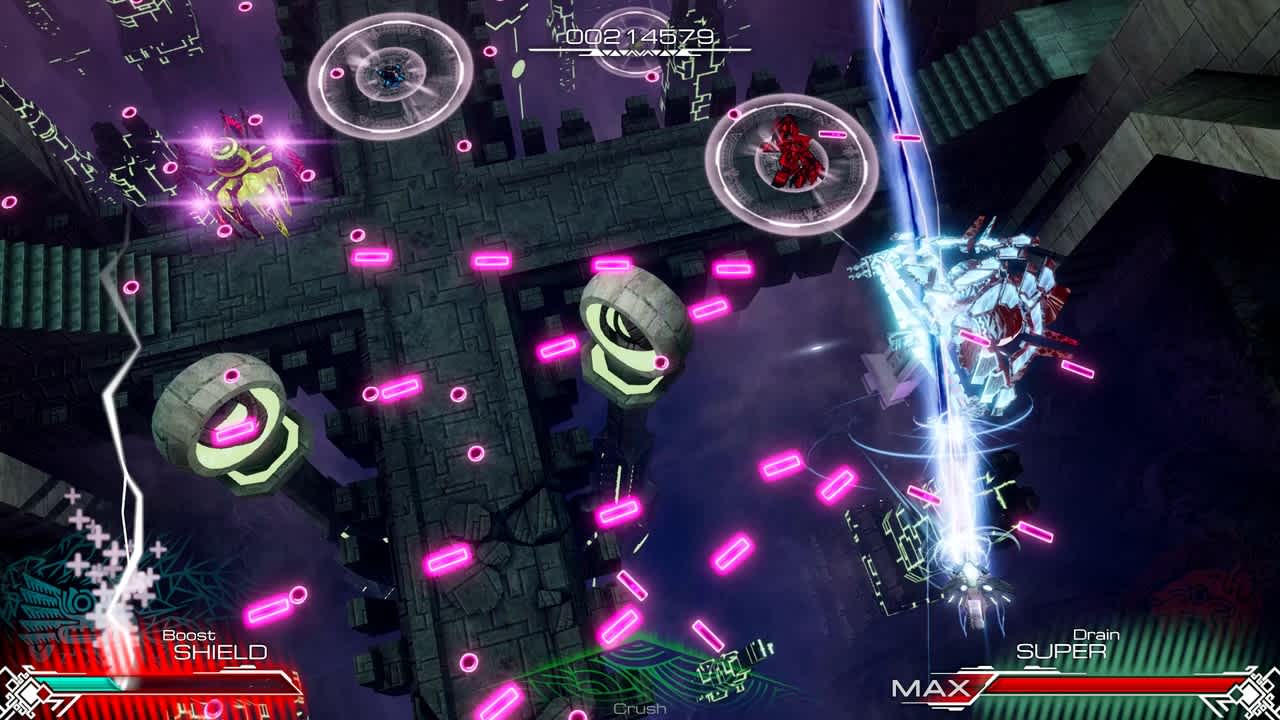Select the Crush label at screen bottom
The image size is (1280, 720).
(x=638, y=707)
